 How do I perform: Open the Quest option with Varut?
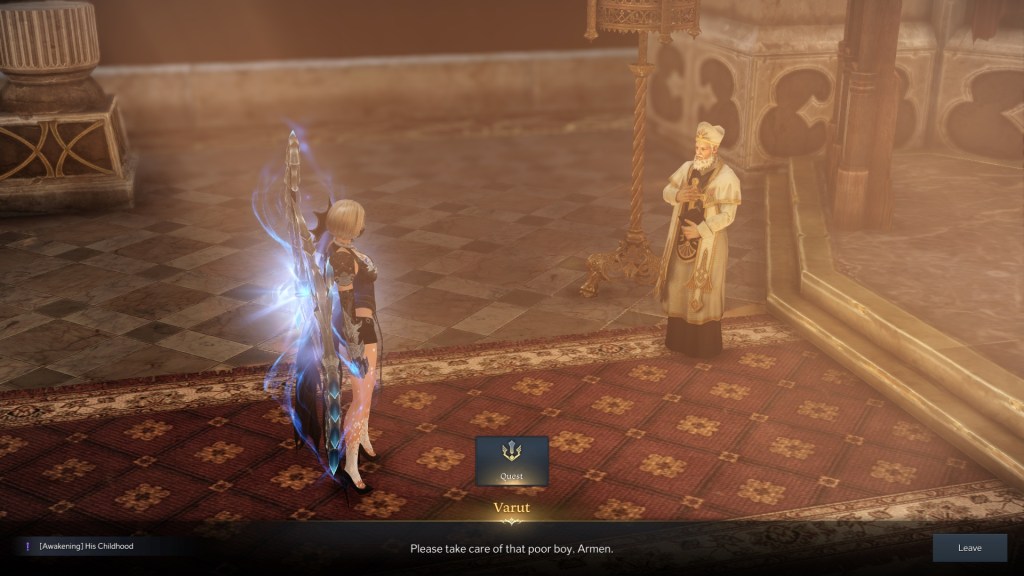point(511,461)
